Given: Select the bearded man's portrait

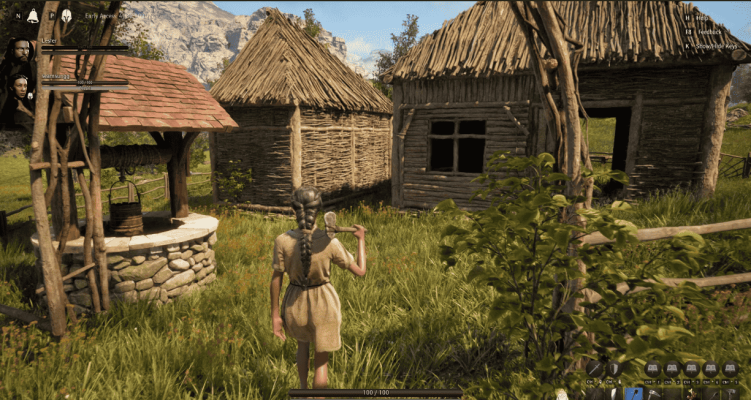Looking at the screenshot, I should [20, 51].
